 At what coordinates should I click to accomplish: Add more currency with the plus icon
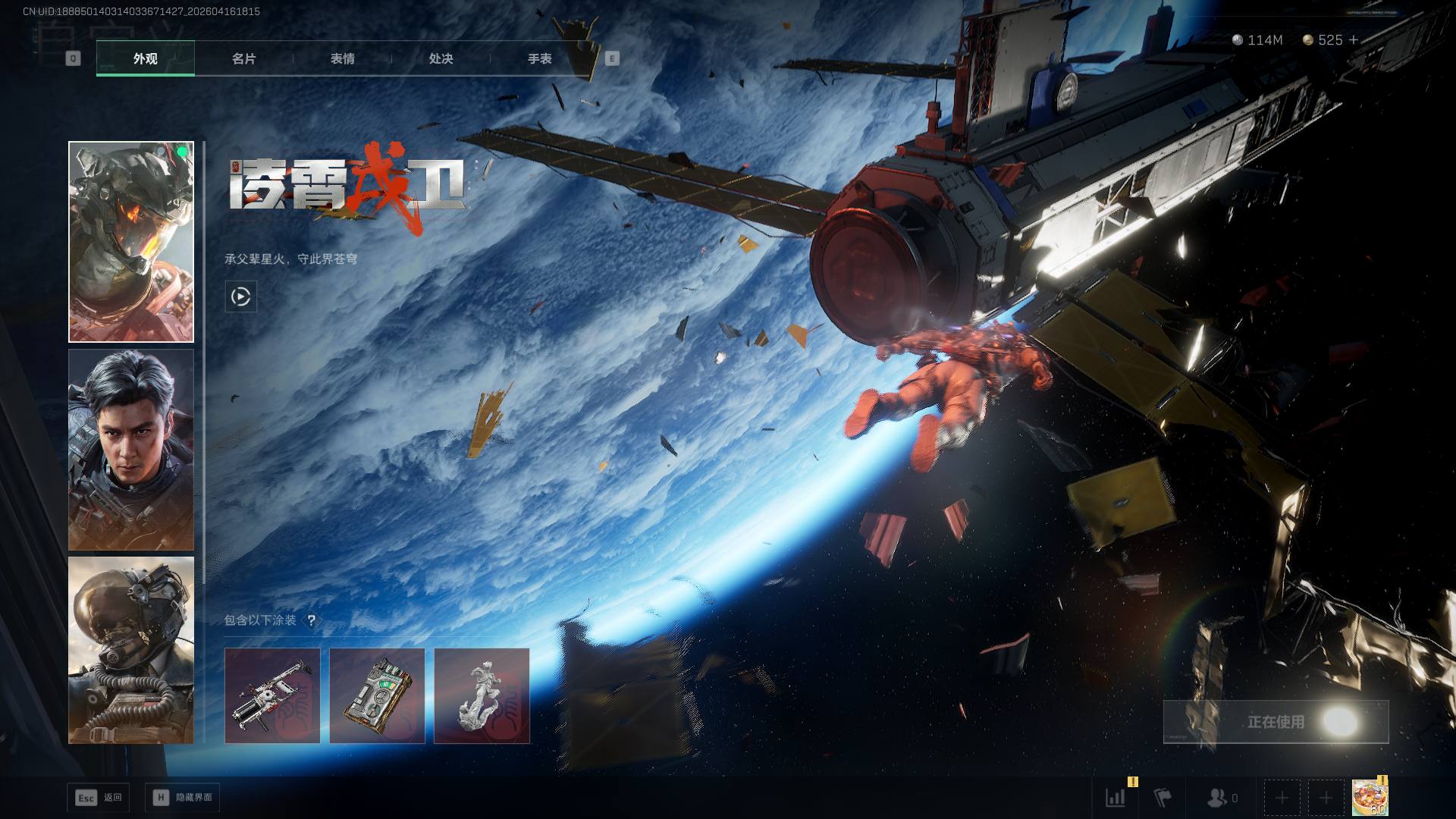pyautogui.click(x=1354, y=40)
